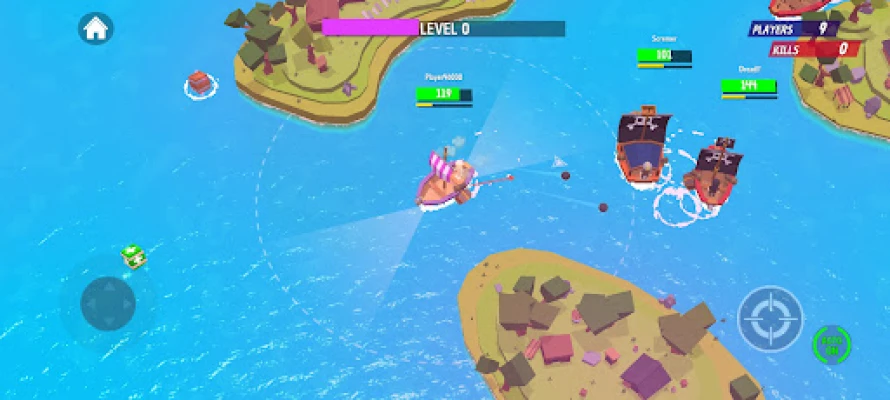Toggle the green Auto On button
This screenshot has height=400, width=890.
[831, 344]
